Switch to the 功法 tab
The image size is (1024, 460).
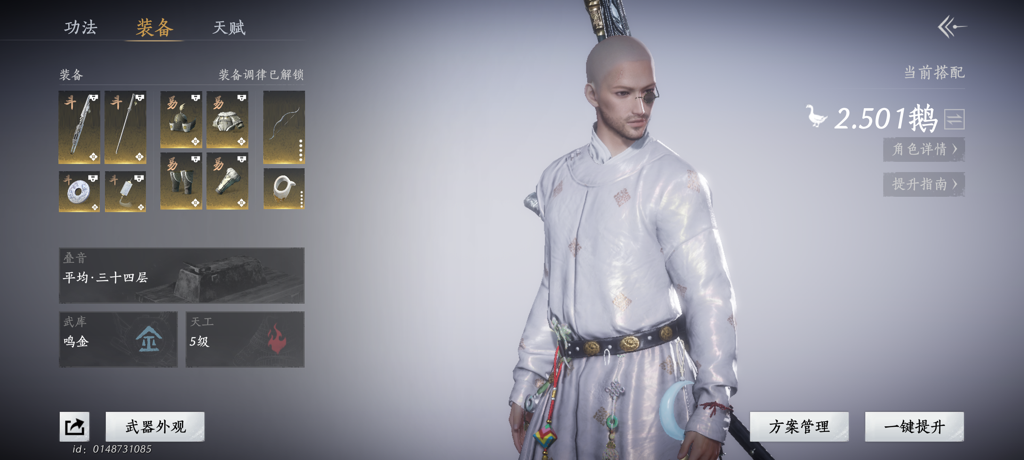click(81, 27)
